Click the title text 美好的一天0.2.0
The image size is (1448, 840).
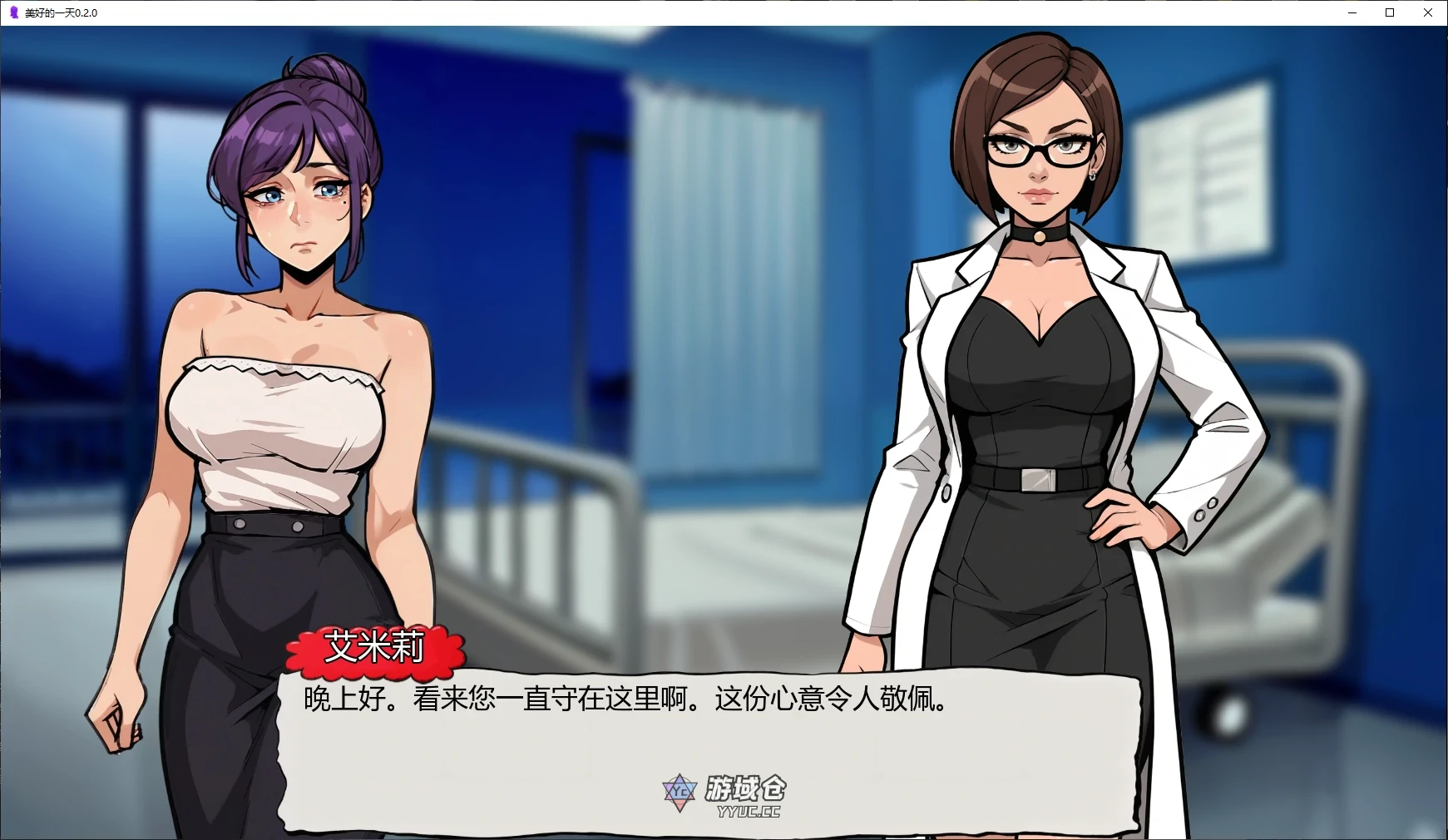point(62,12)
